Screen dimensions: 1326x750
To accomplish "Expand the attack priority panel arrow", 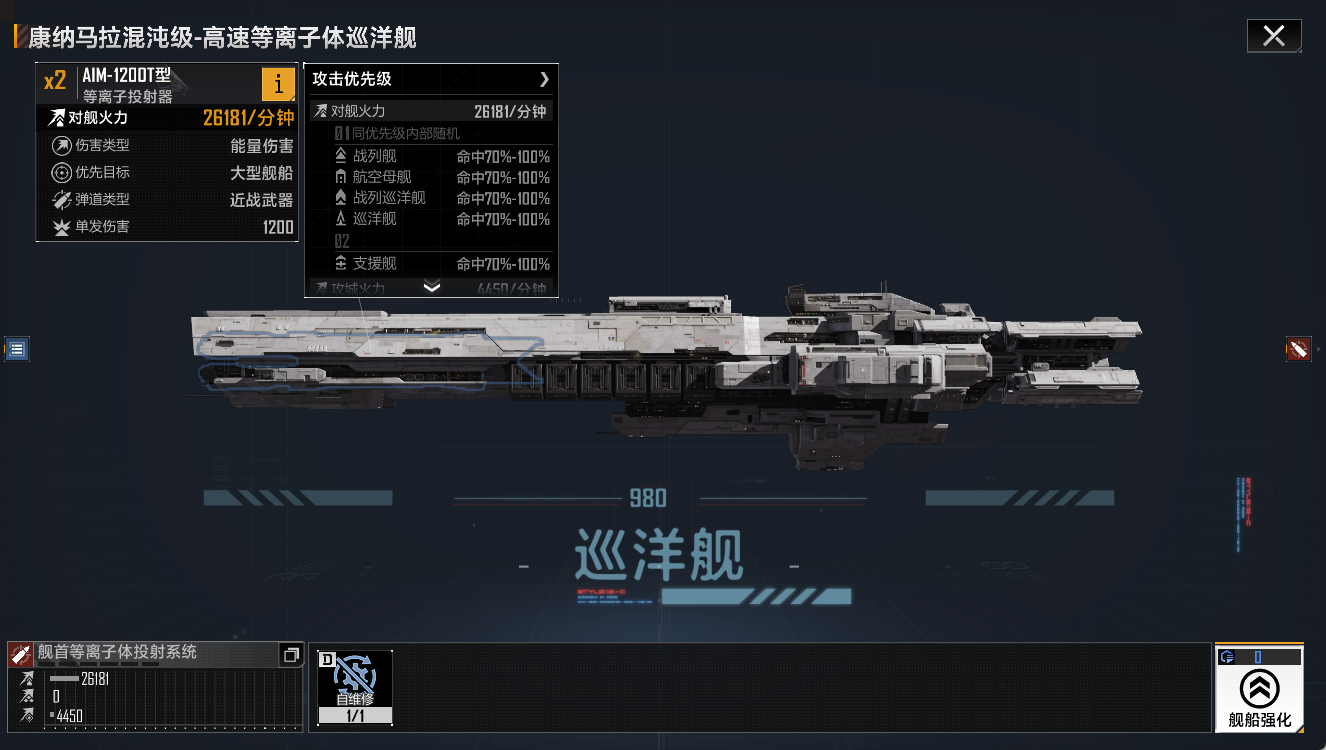I will (544, 79).
